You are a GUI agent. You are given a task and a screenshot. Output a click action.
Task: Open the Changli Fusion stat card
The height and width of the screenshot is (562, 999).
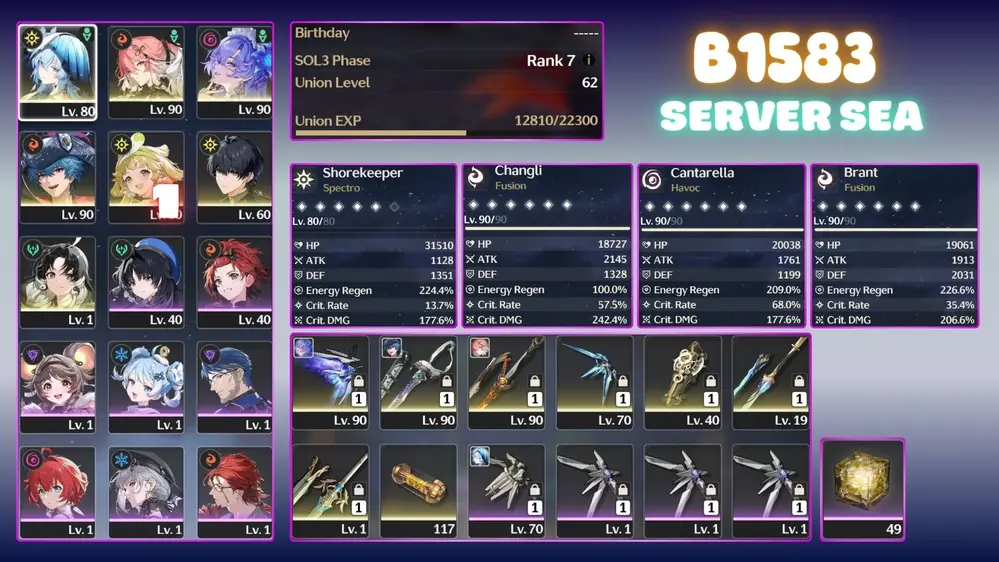coord(546,246)
